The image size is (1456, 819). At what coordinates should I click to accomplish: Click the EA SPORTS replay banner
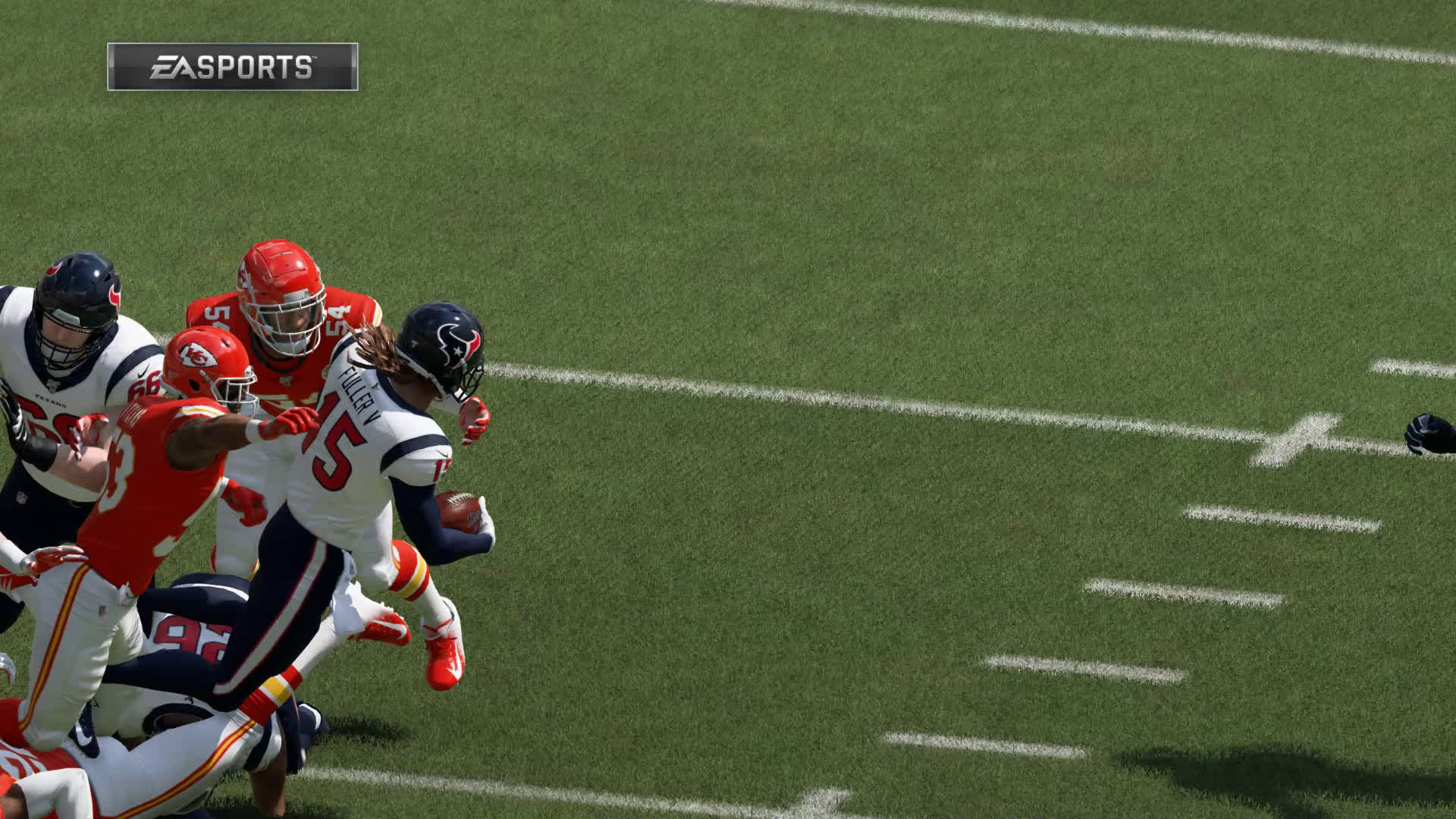(x=232, y=67)
